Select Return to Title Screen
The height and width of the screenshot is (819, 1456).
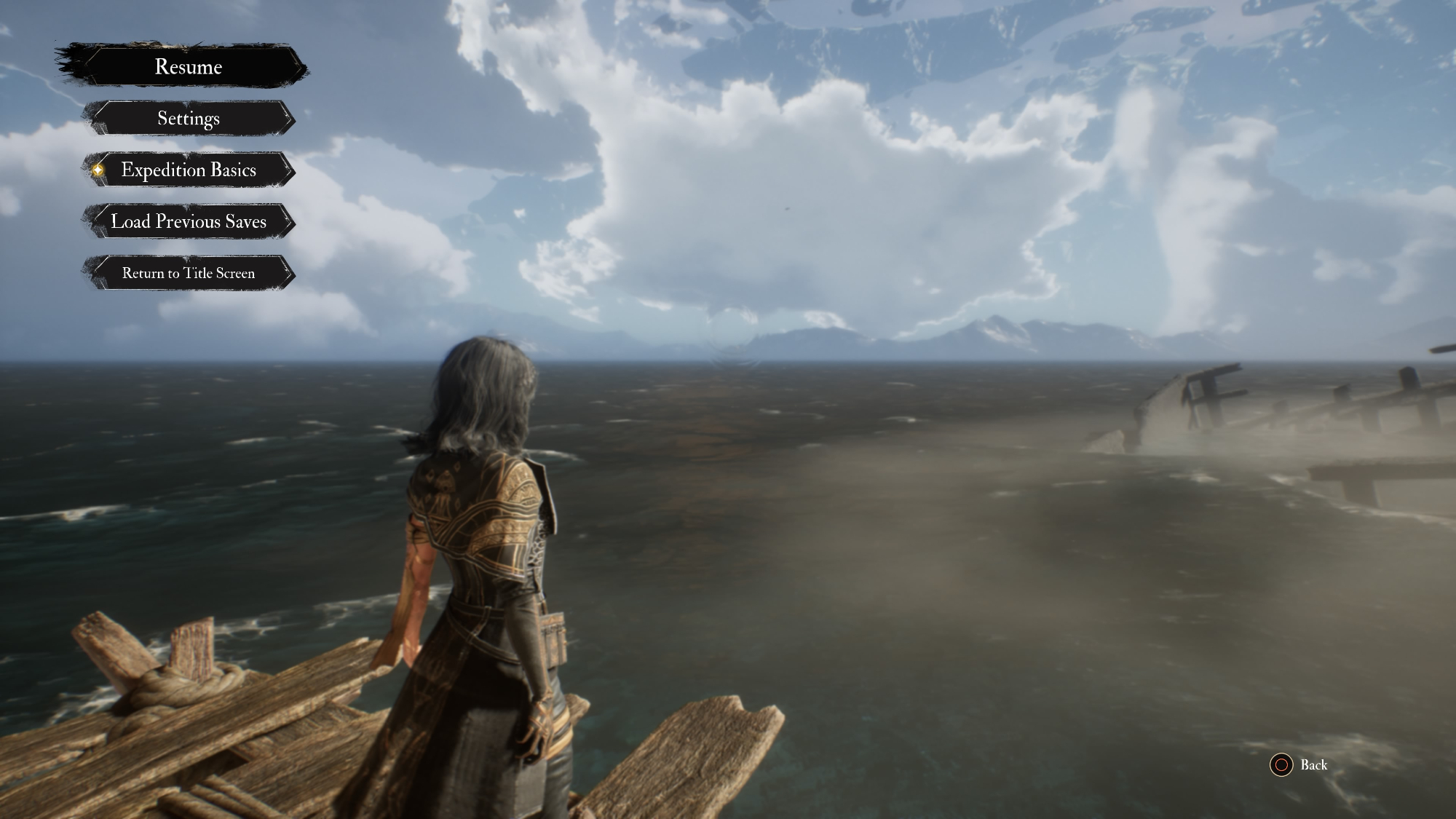tap(189, 273)
